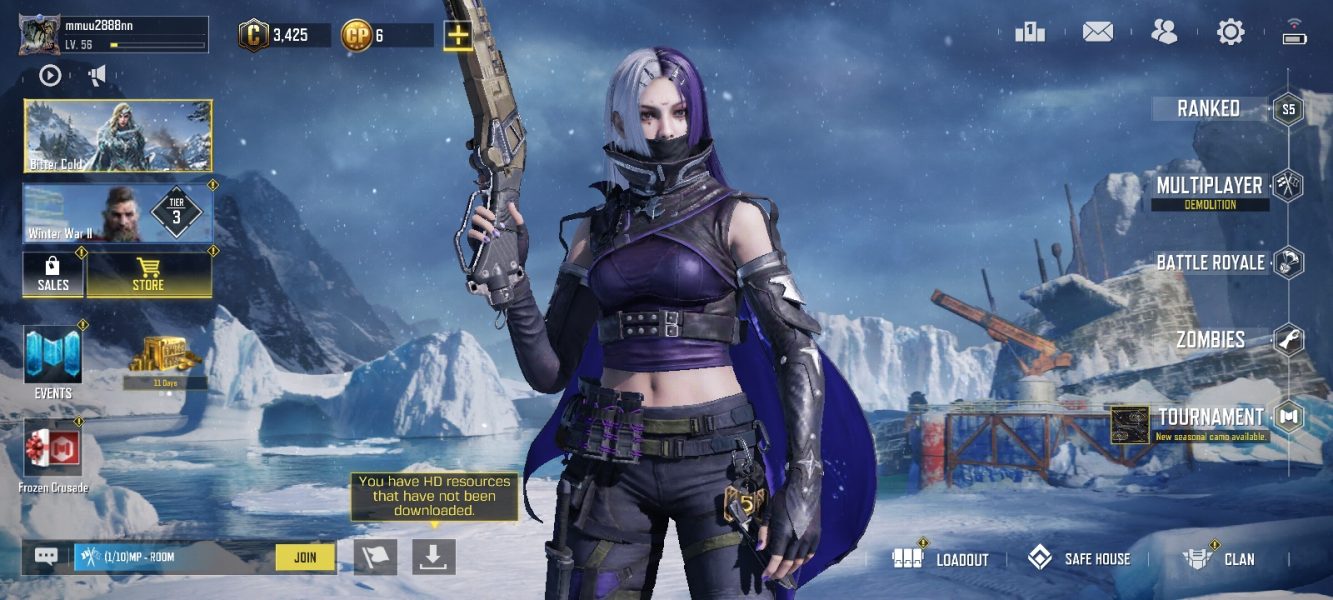The image size is (1333, 600).
Task: Open the Events menu
Action: coord(53,361)
